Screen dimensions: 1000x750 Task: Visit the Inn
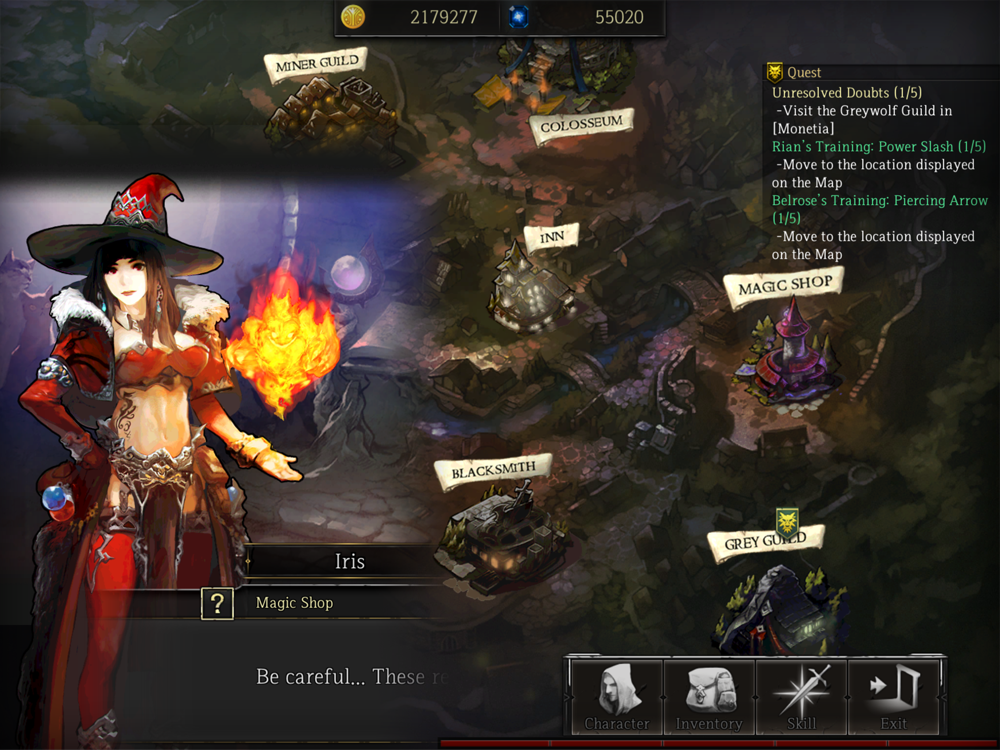(x=551, y=238)
